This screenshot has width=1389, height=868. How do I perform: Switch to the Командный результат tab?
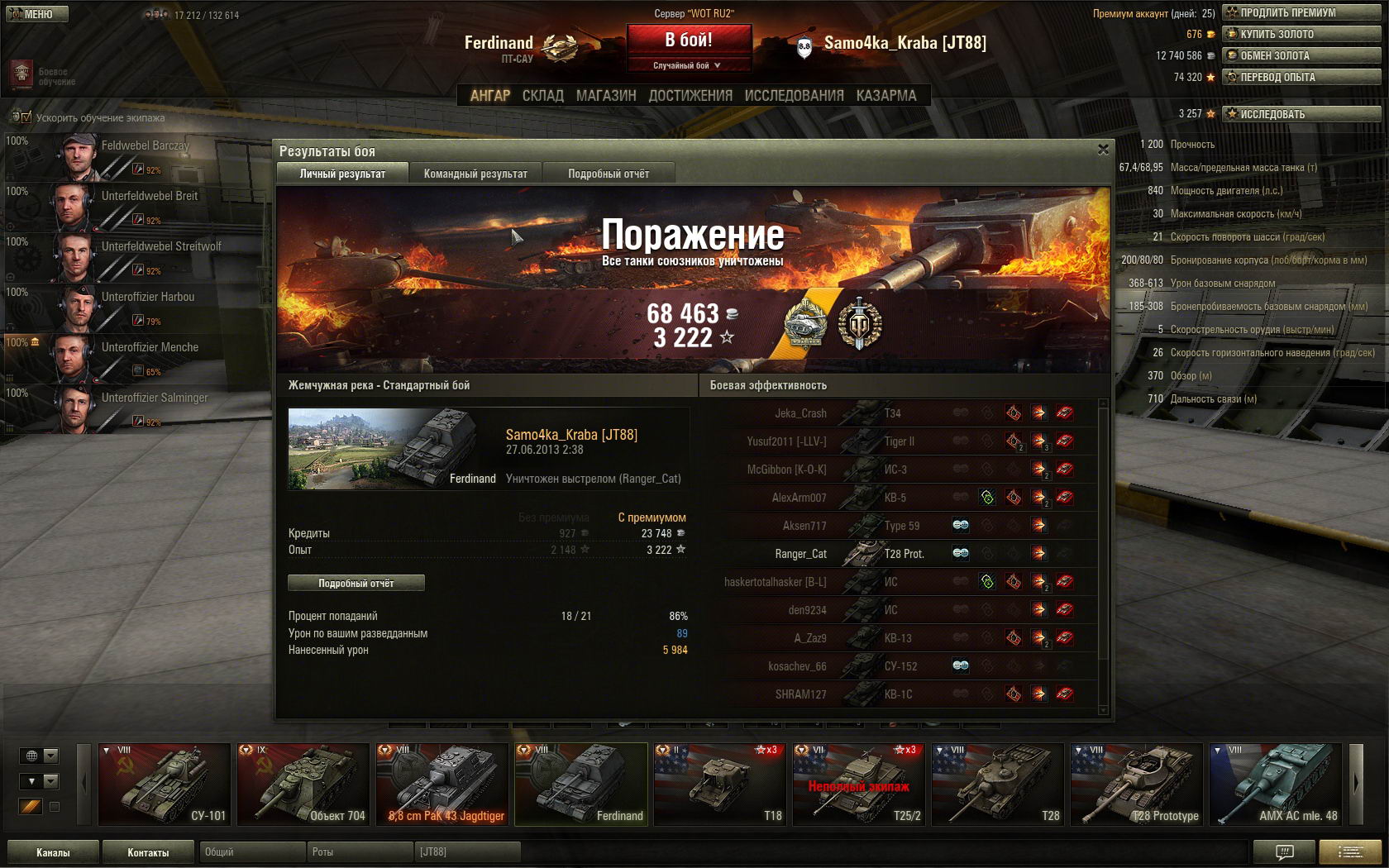click(475, 174)
